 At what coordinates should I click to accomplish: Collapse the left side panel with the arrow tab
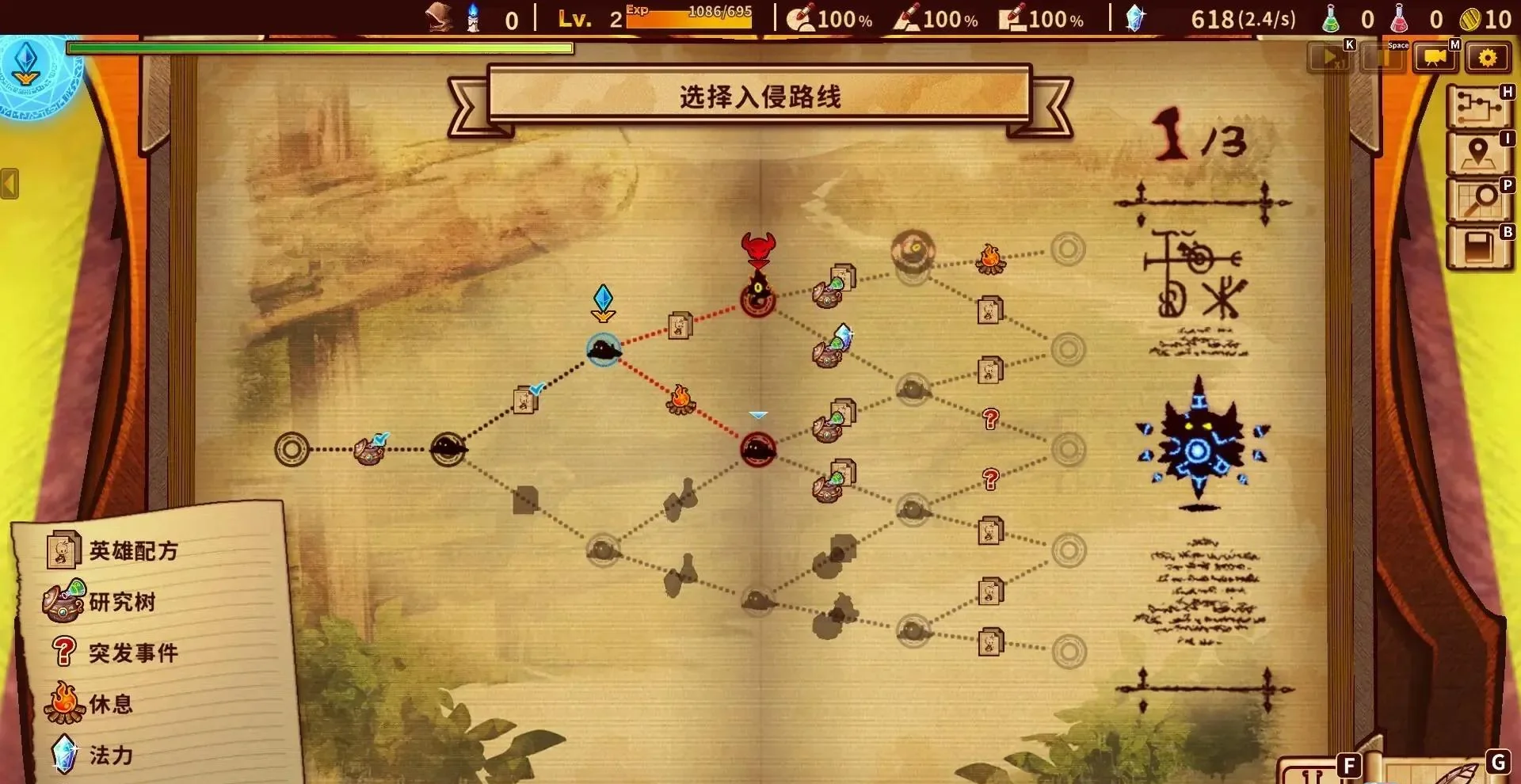(x=8, y=185)
